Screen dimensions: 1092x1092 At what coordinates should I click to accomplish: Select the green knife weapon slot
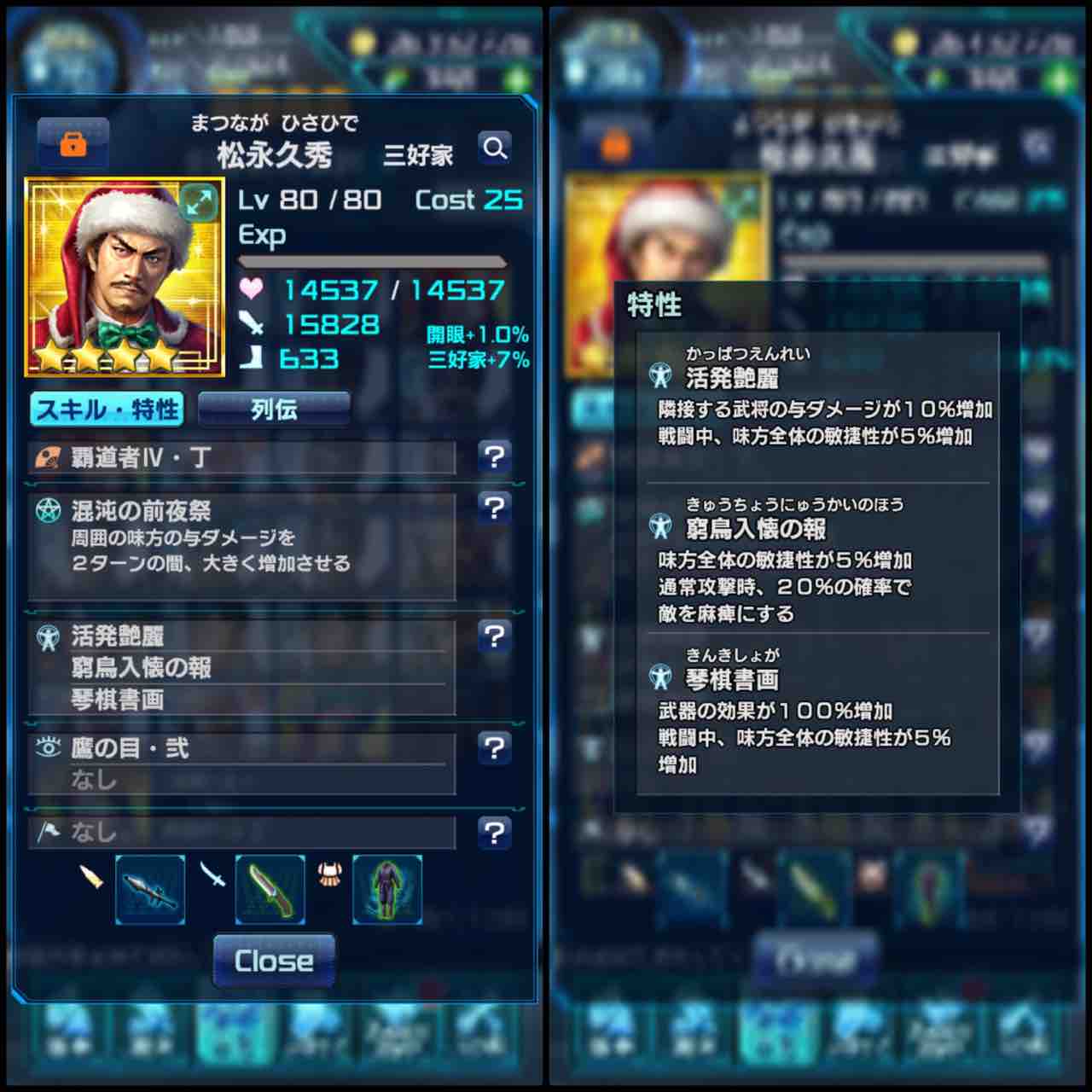[270, 890]
